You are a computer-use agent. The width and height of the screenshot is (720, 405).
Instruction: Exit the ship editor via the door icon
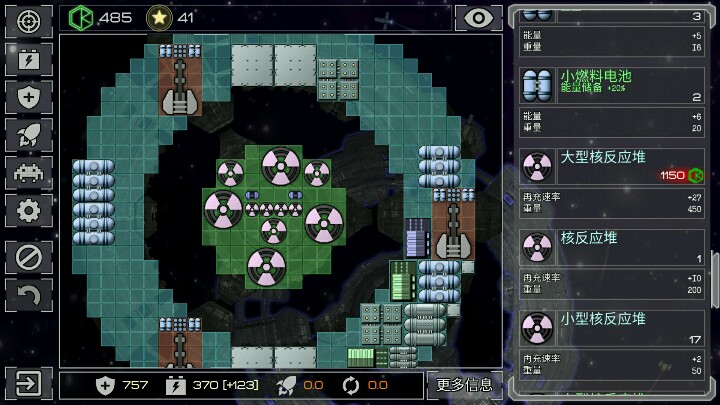[29, 384]
